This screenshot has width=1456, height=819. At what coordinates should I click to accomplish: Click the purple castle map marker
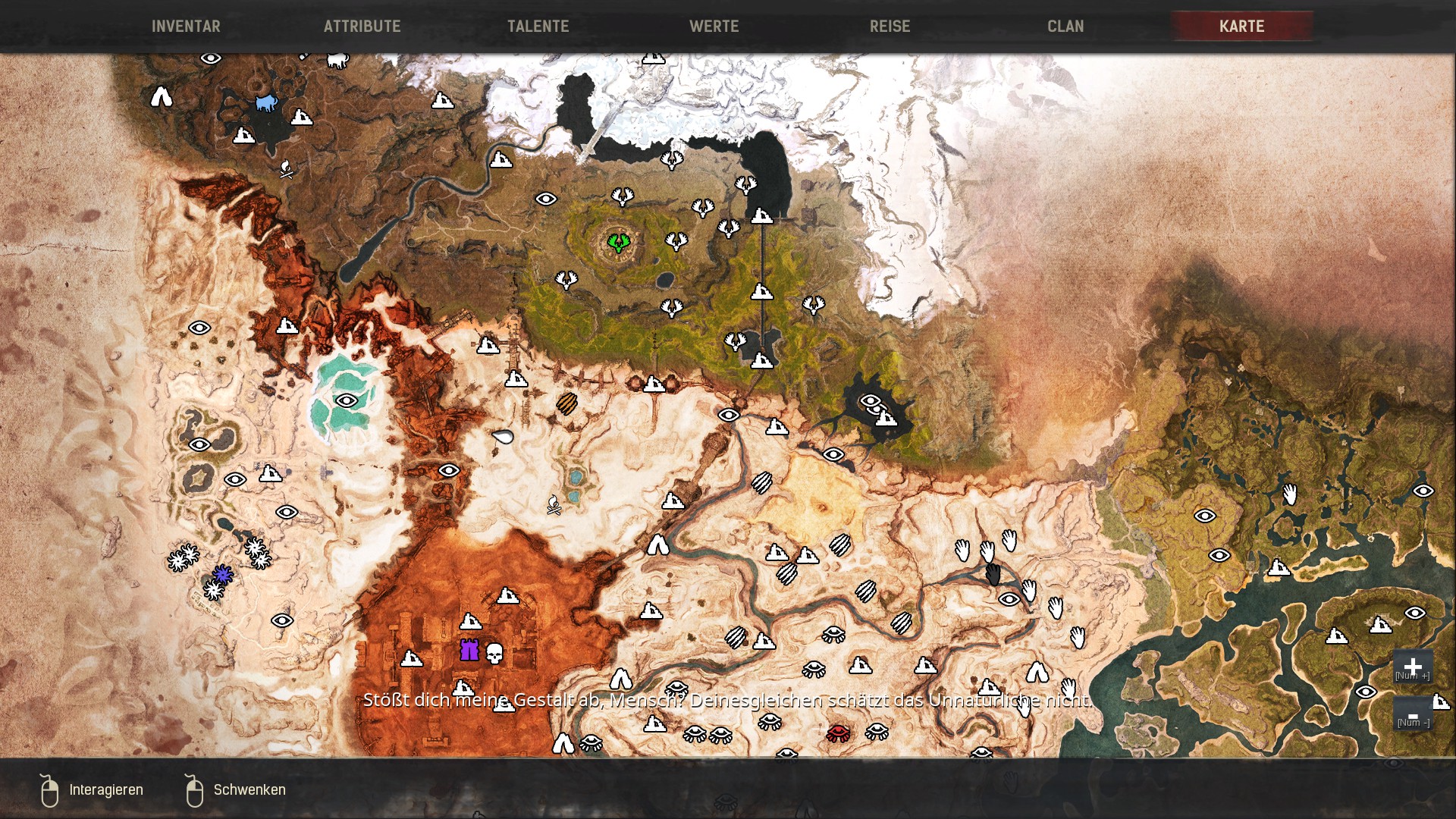[469, 651]
